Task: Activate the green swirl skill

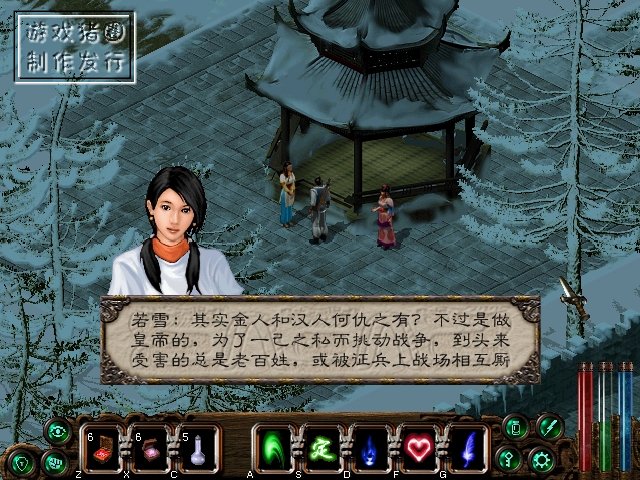Action: tap(274, 448)
